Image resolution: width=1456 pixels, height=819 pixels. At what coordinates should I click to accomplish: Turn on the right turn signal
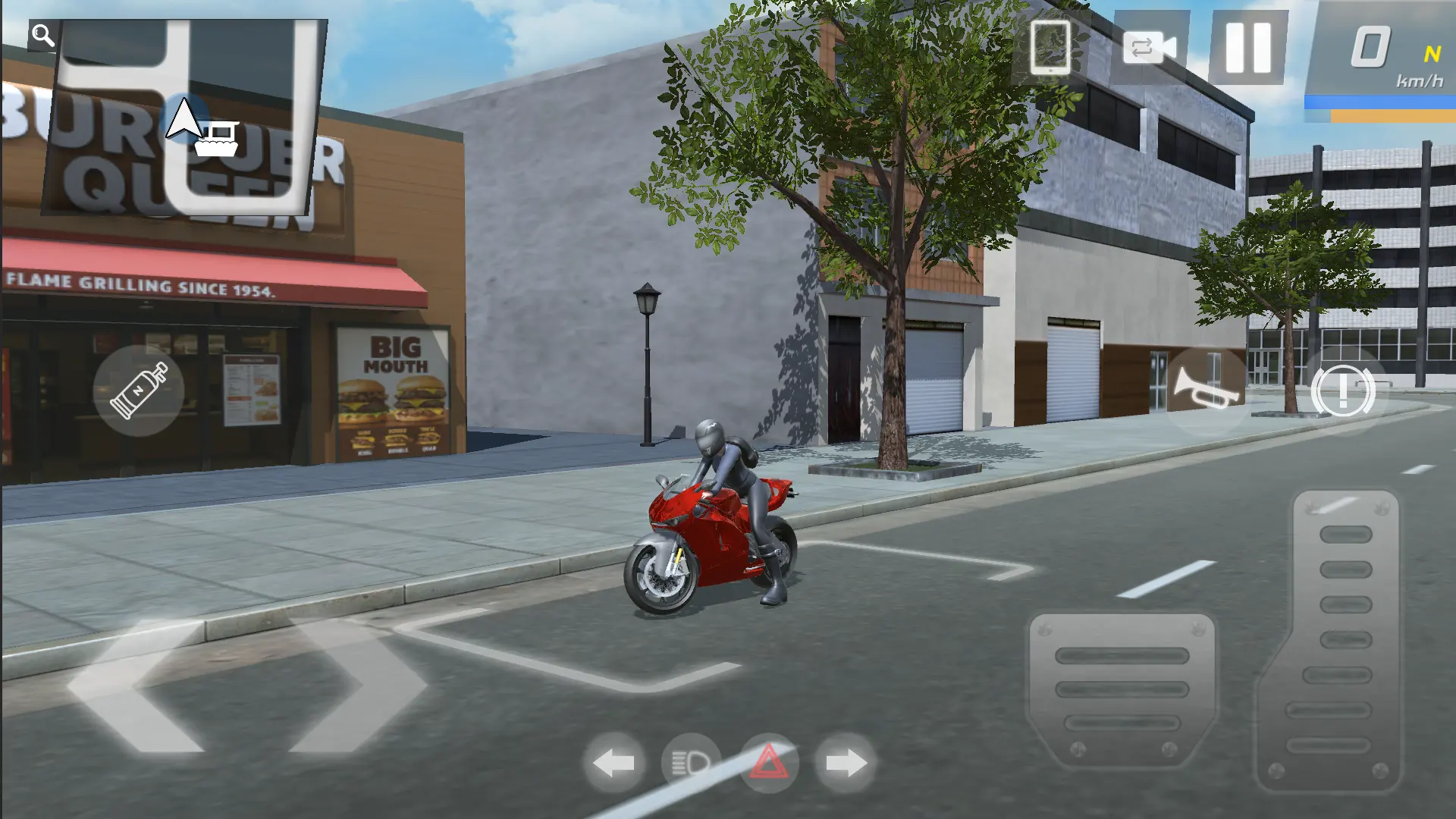[846, 763]
